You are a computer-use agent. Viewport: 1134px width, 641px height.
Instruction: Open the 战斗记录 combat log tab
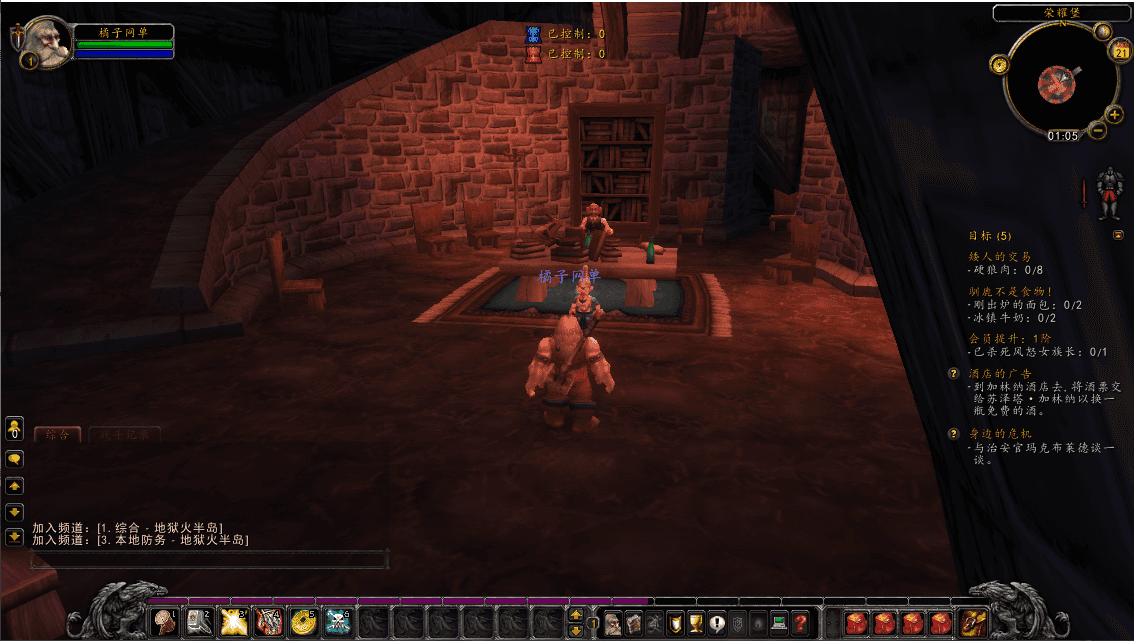pos(124,435)
